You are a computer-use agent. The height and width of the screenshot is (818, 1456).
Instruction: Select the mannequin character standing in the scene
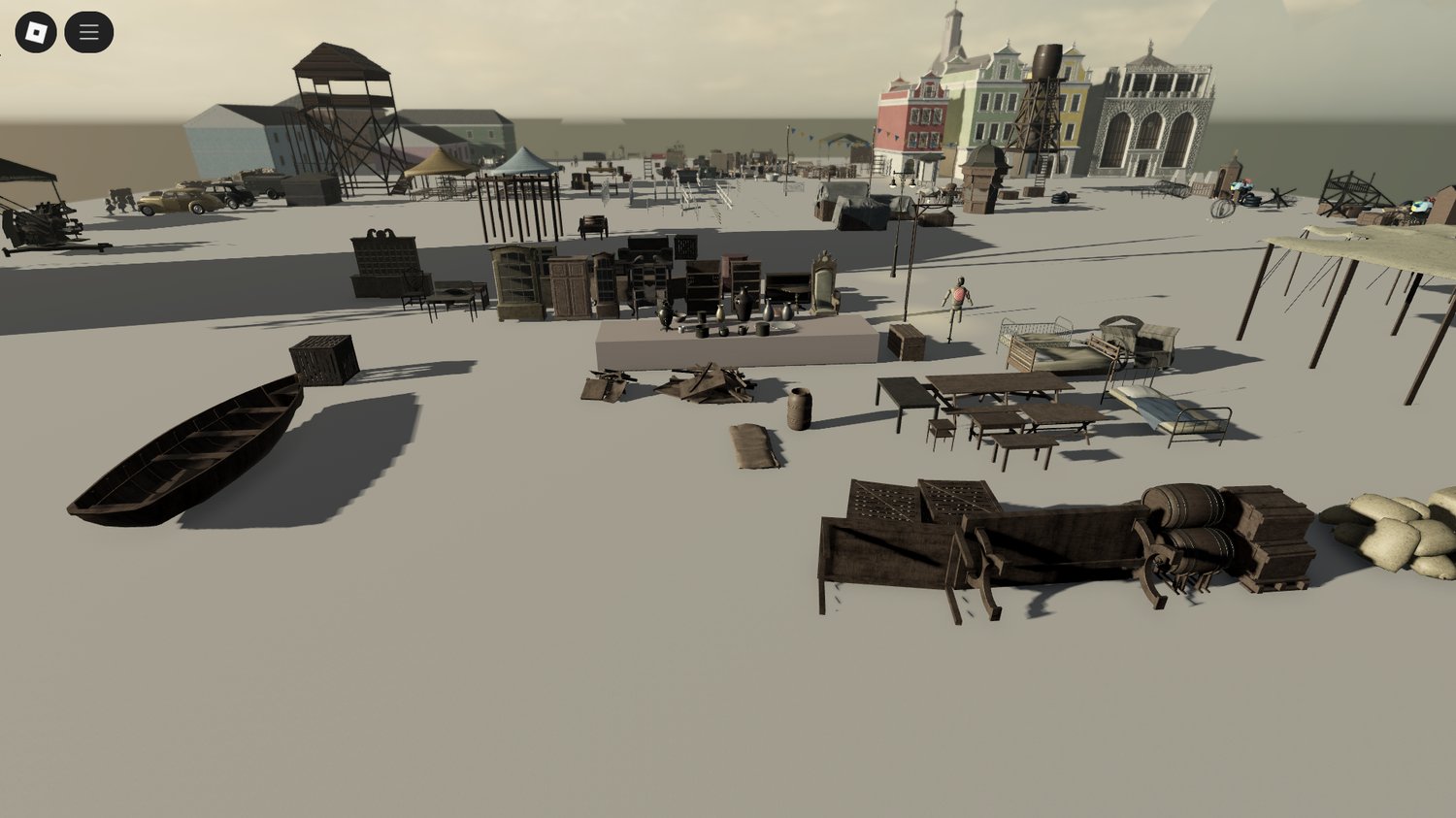[955, 296]
